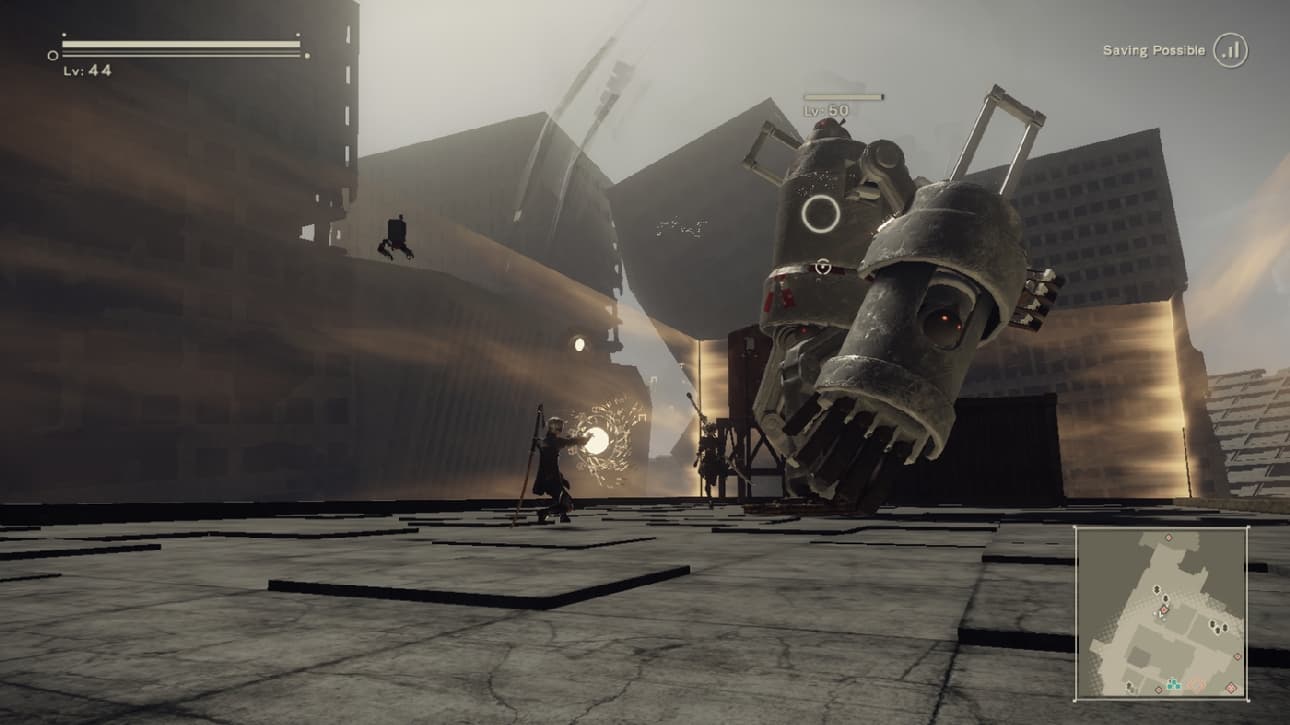Select the pink quest area on the minimap
The height and width of the screenshot is (725, 1290).
pos(1197,684)
